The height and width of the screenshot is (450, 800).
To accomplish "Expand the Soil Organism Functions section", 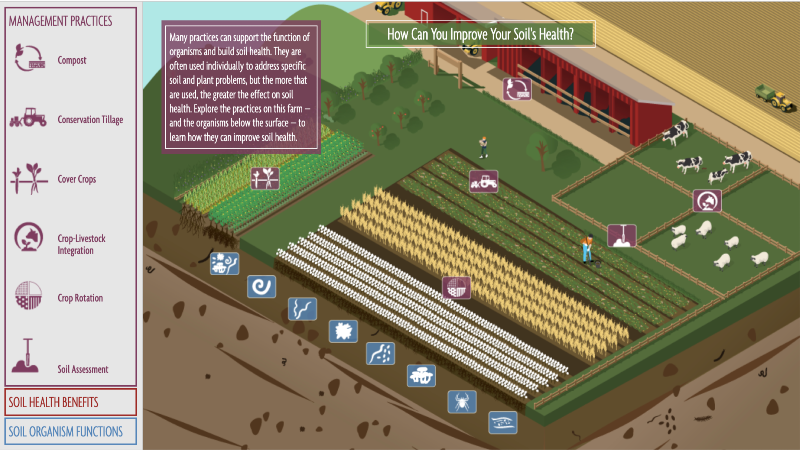I will pyautogui.click(x=70, y=432).
